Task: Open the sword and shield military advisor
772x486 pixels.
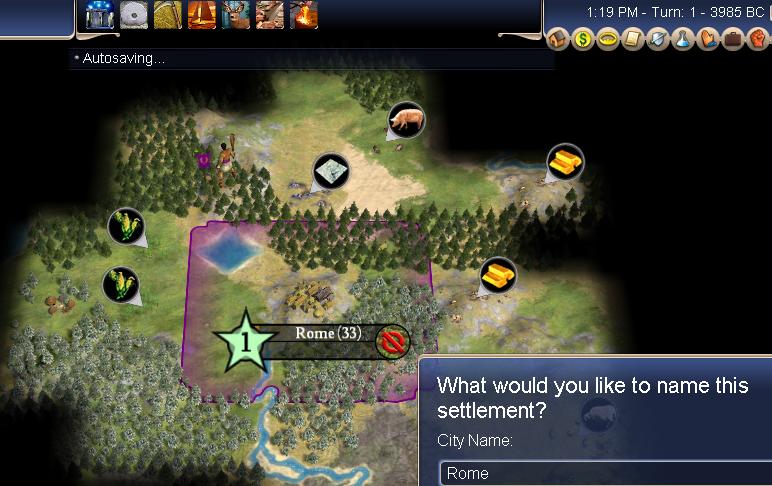Action: (657, 40)
